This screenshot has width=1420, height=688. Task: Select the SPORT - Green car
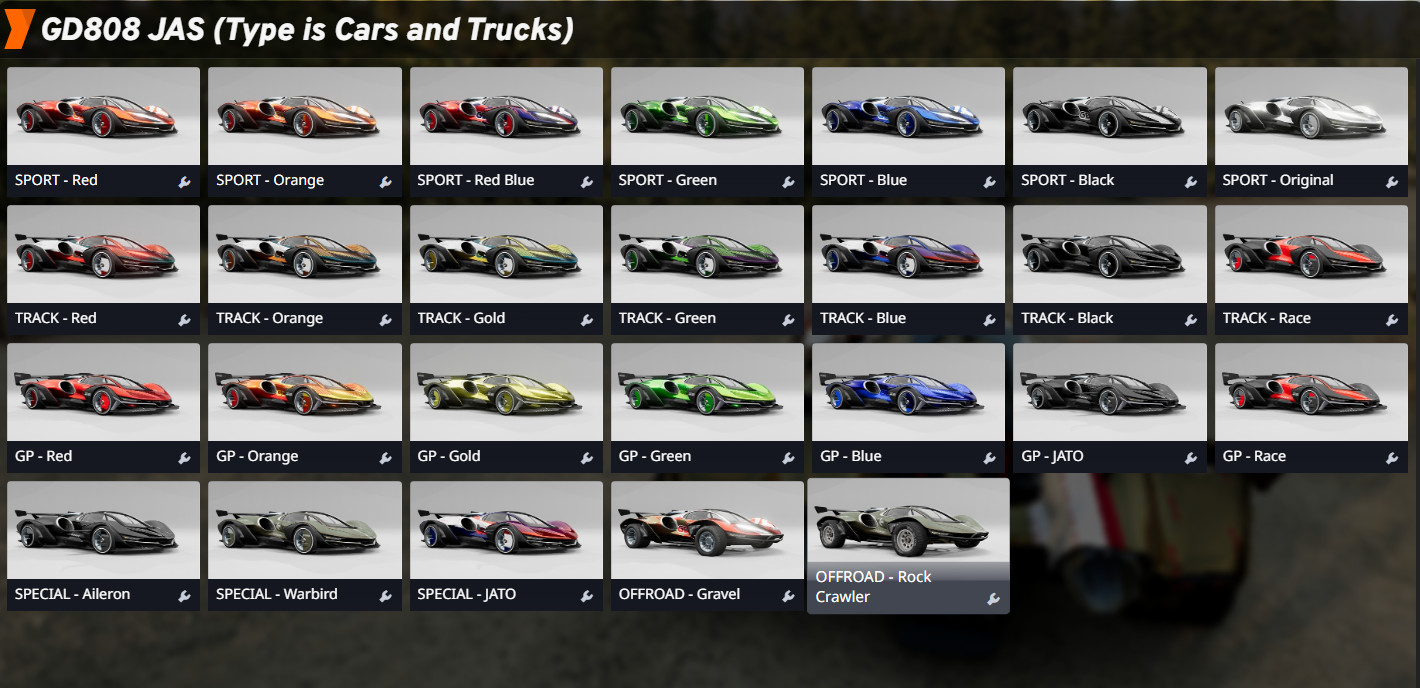pyautogui.click(x=707, y=118)
